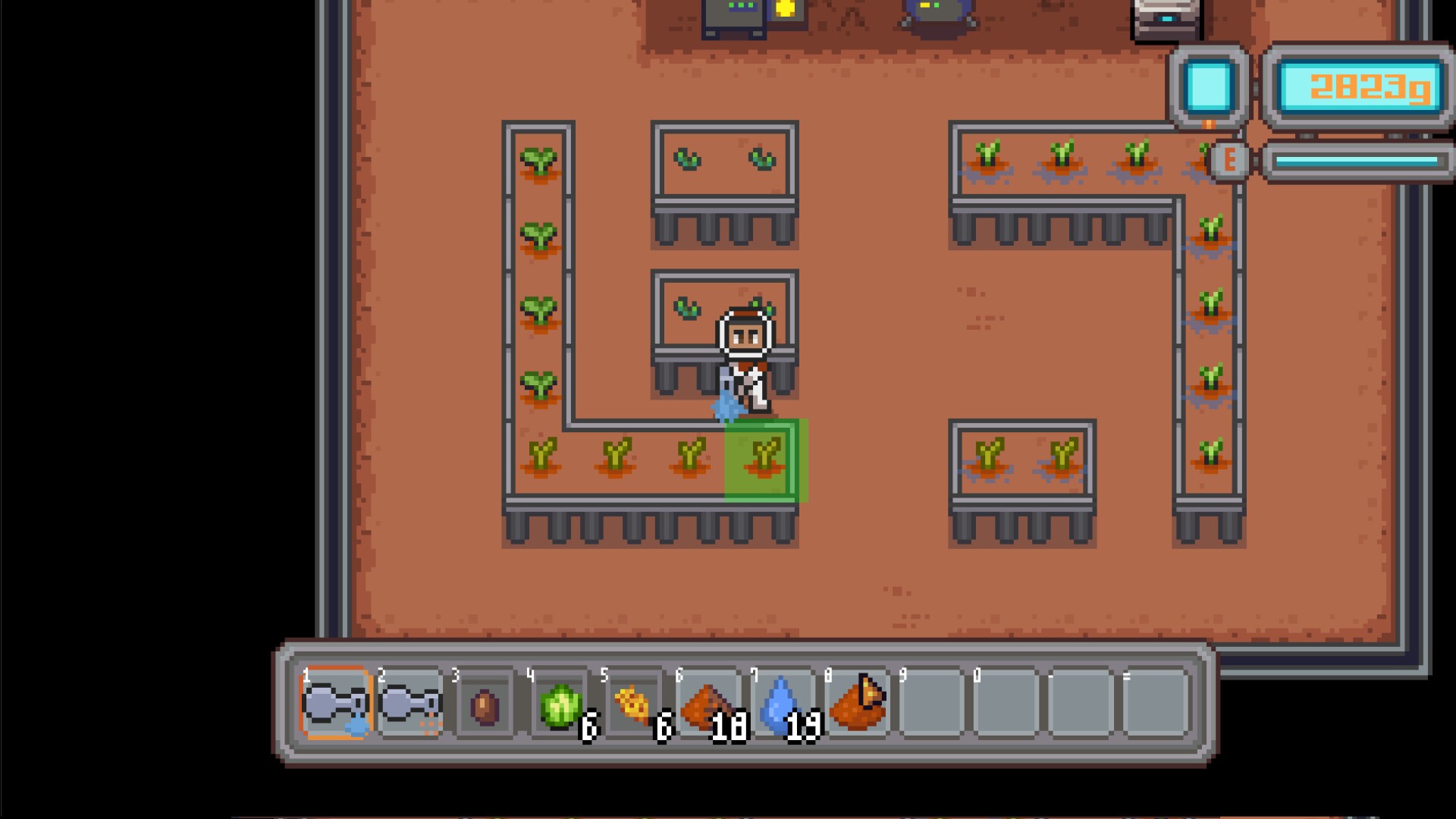Click the 2823g money display
The height and width of the screenshot is (819, 1456).
[1360, 85]
